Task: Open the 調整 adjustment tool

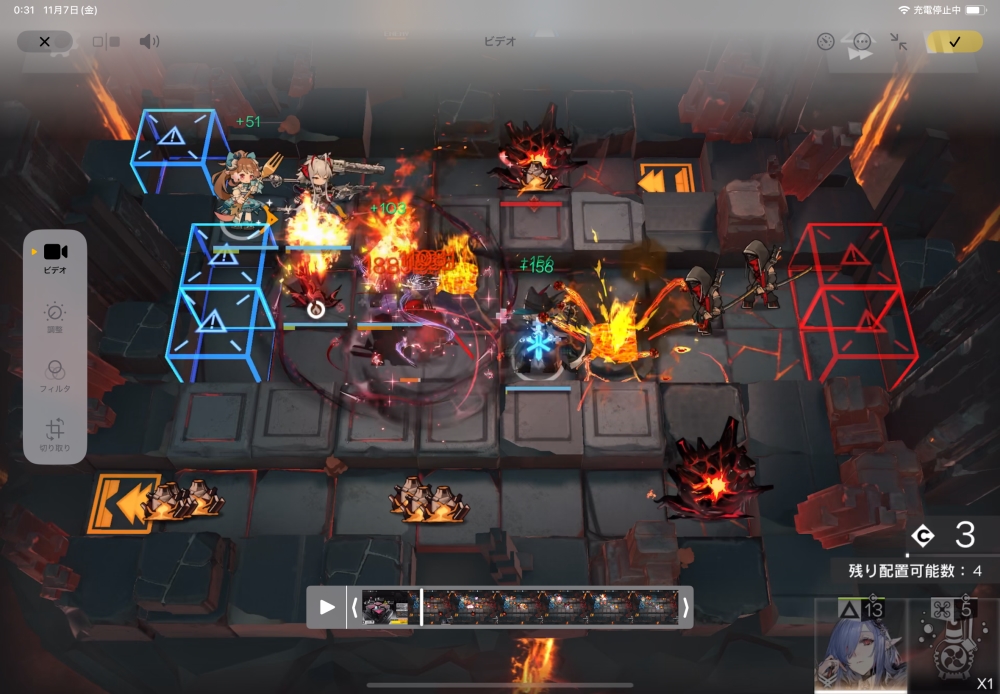Action: pyautogui.click(x=55, y=317)
